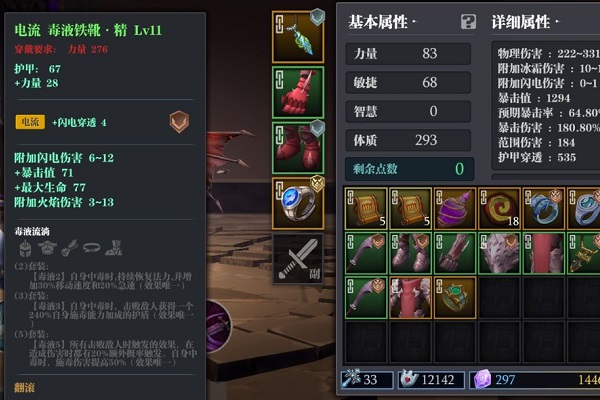Open the question mark help button
The height and width of the screenshot is (400, 600).
(468, 22)
